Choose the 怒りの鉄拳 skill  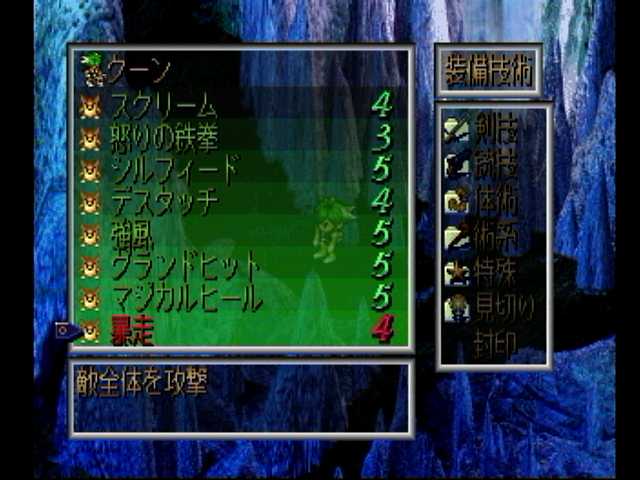click(163, 137)
